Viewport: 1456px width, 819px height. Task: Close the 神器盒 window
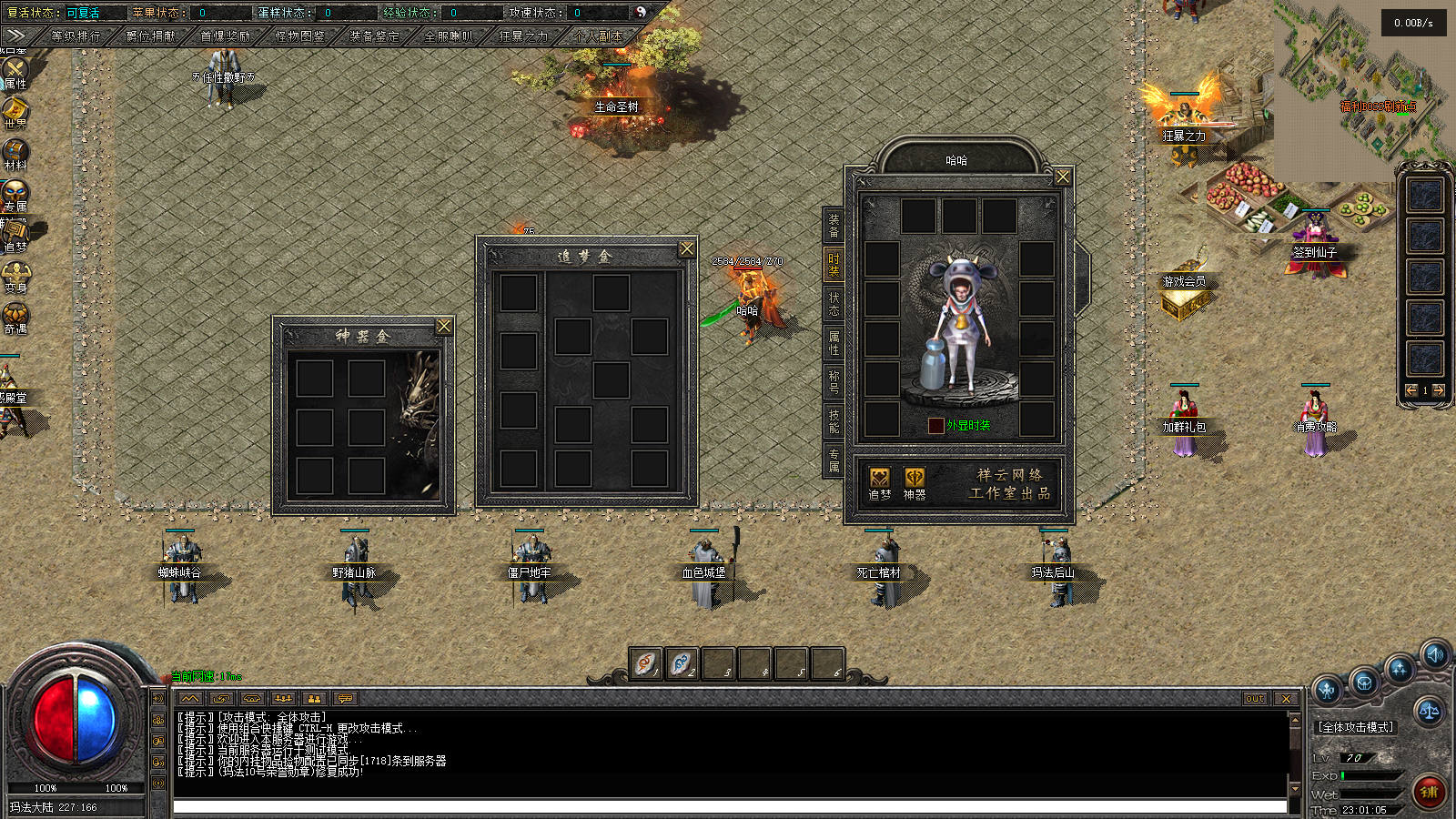pos(444,326)
